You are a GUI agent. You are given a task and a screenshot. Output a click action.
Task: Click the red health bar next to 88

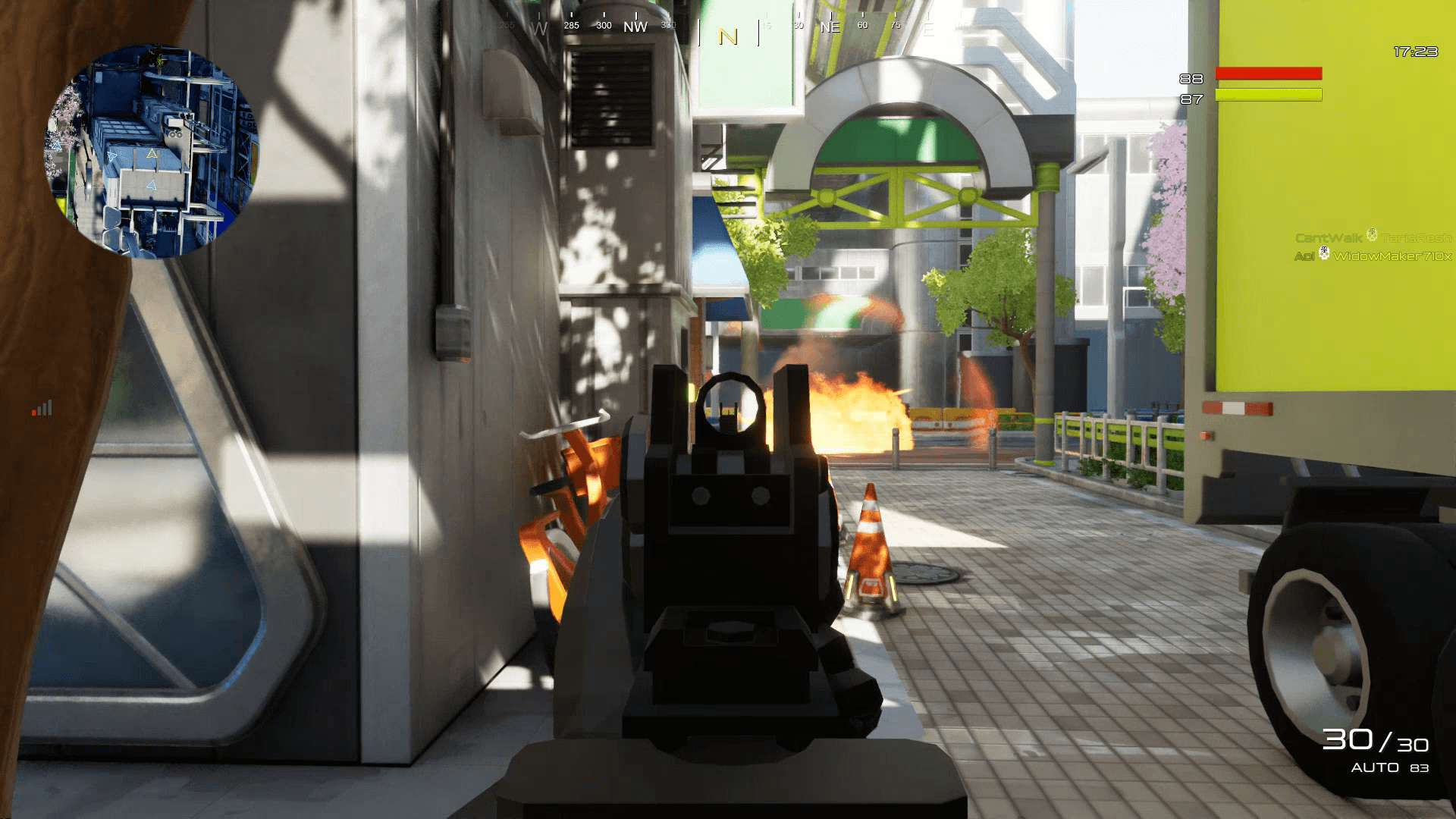[x=1268, y=74]
